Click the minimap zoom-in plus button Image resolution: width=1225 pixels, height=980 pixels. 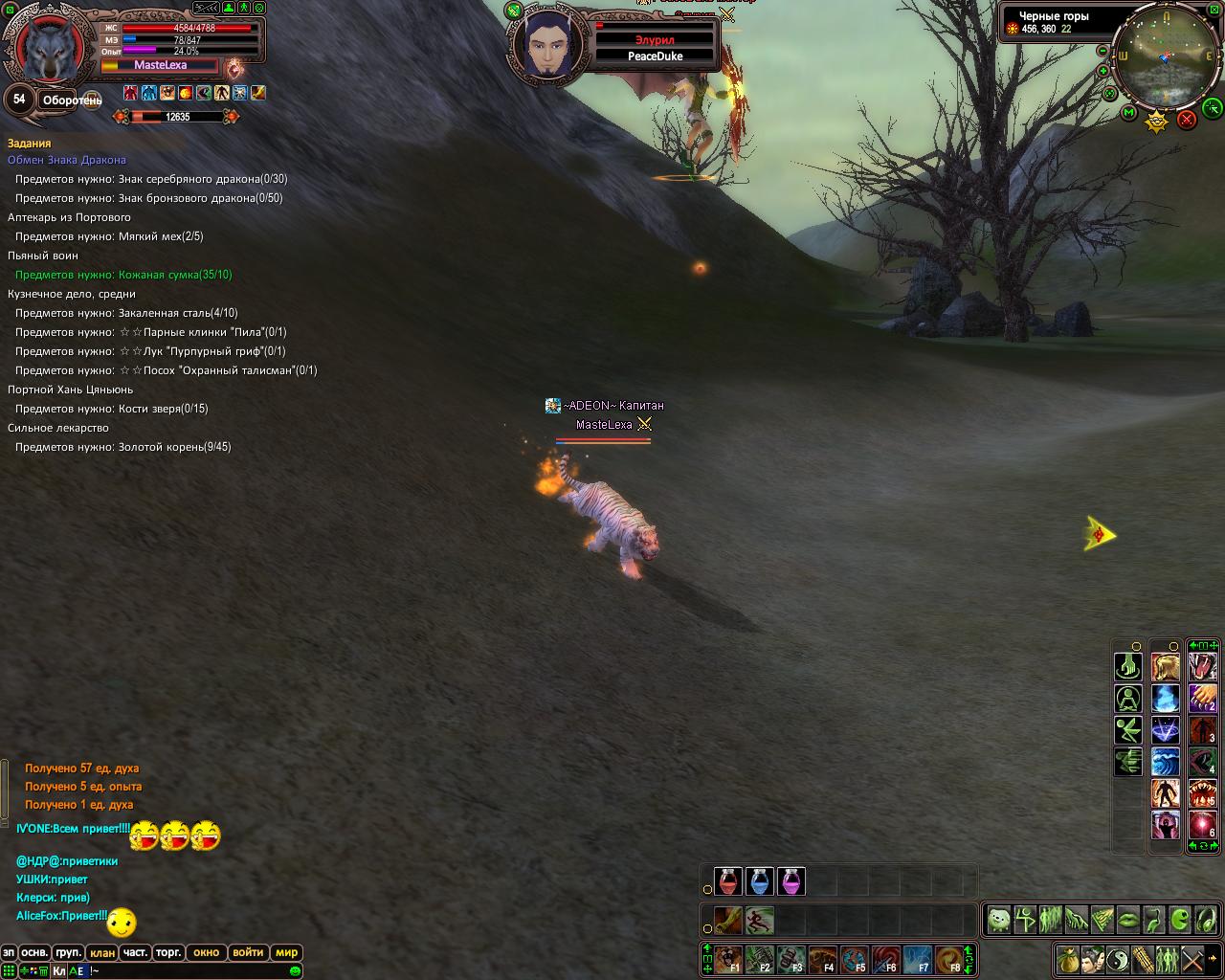point(1104,71)
